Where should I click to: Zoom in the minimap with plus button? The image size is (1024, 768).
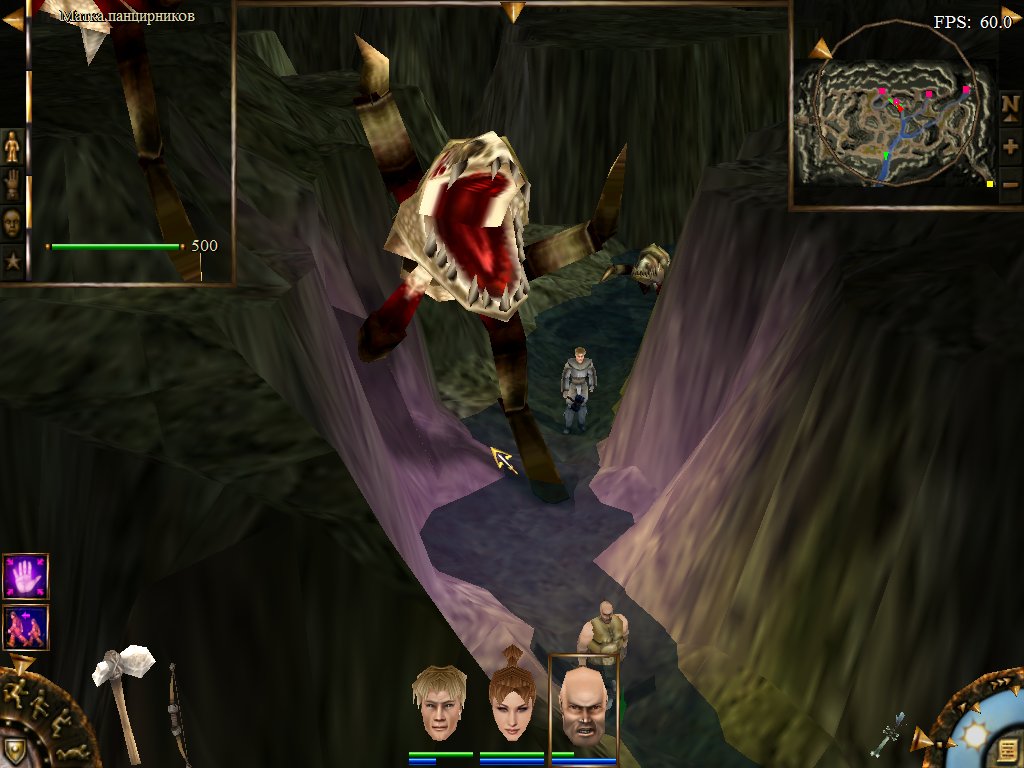click(x=1010, y=146)
